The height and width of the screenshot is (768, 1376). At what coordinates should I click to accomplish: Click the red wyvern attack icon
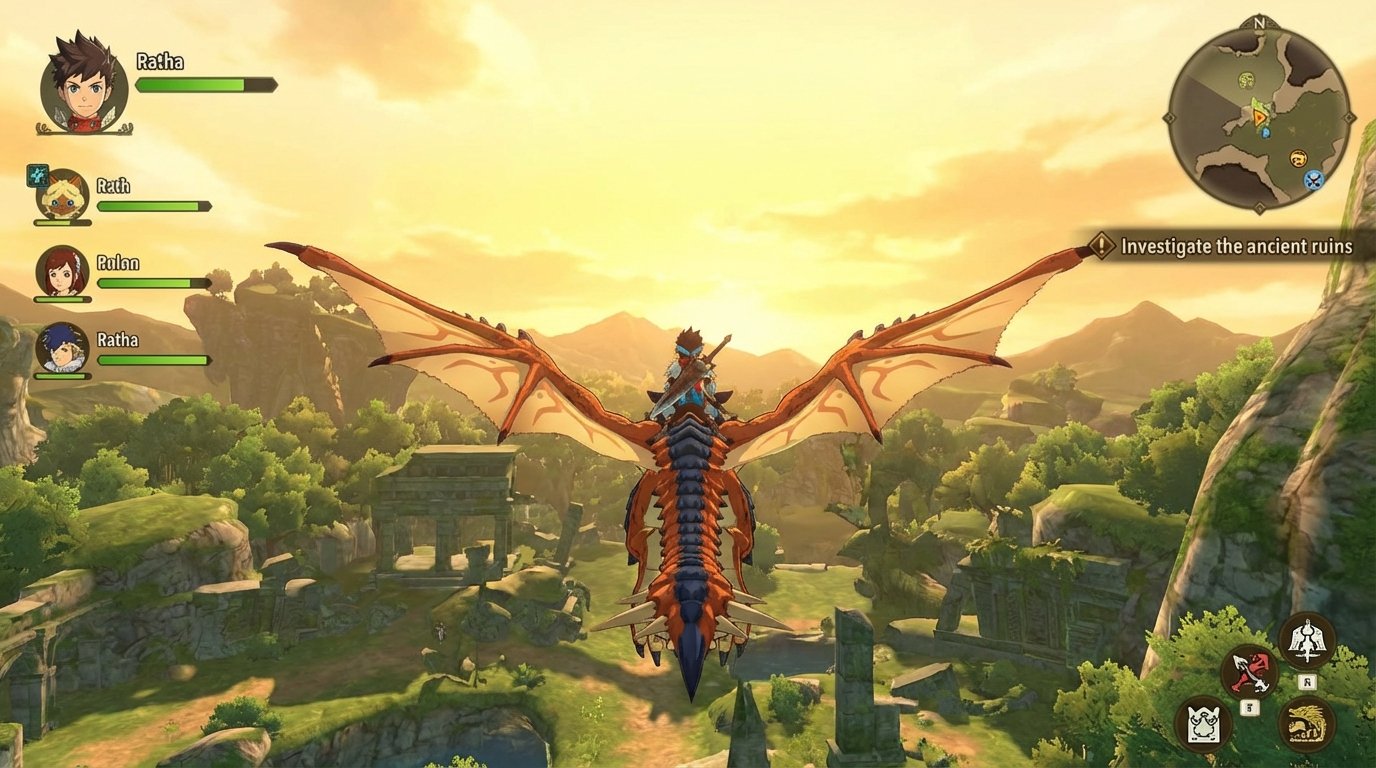tap(1252, 670)
